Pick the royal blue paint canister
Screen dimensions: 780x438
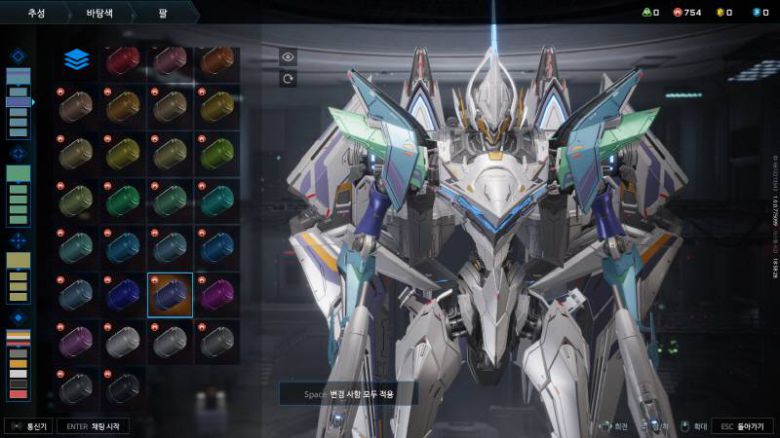tap(123, 295)
